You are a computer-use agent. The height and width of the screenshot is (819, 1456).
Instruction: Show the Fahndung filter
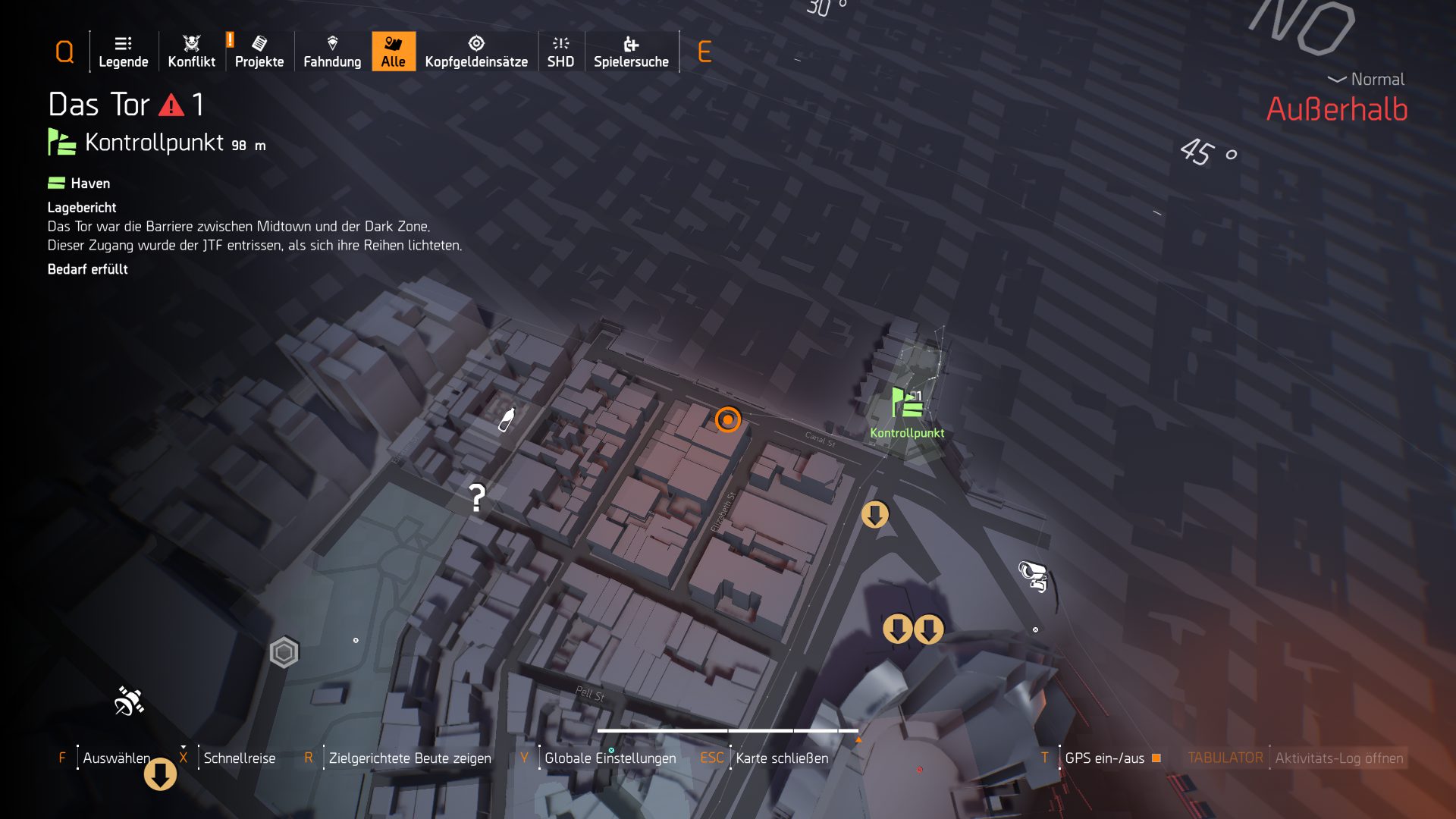(332, 52)
